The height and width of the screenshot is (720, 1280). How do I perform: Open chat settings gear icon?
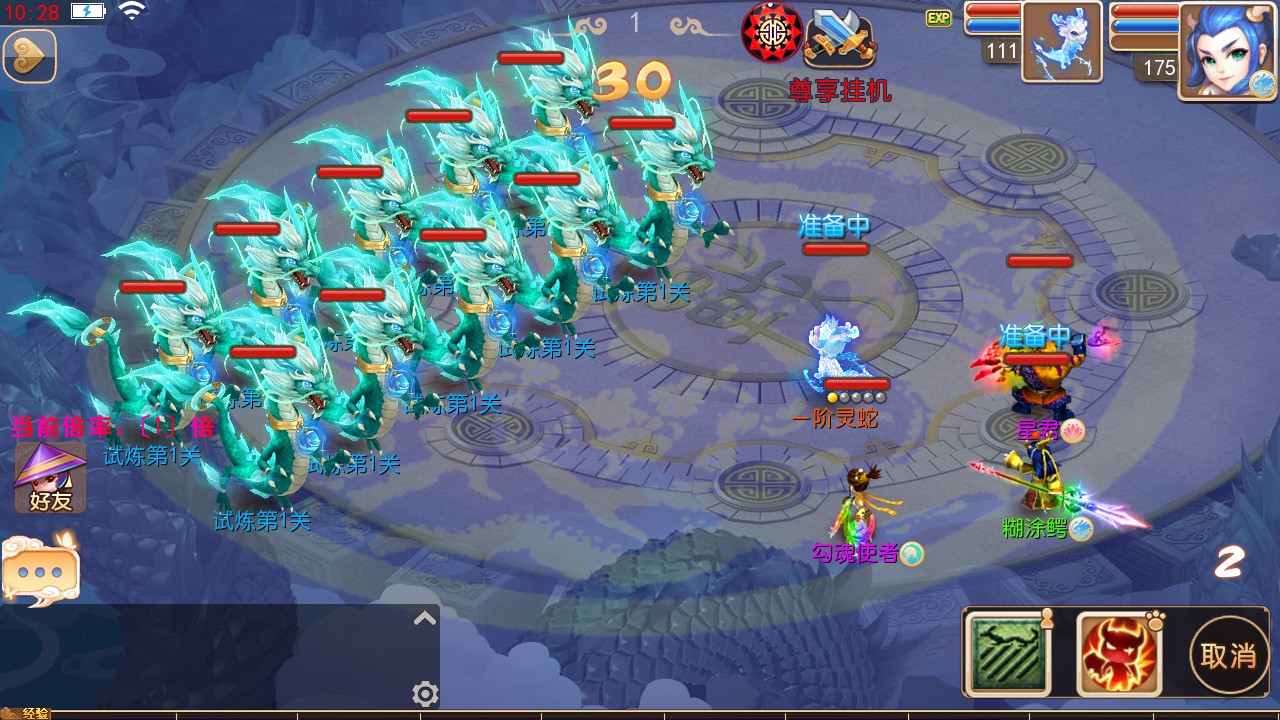coord(425,693)
